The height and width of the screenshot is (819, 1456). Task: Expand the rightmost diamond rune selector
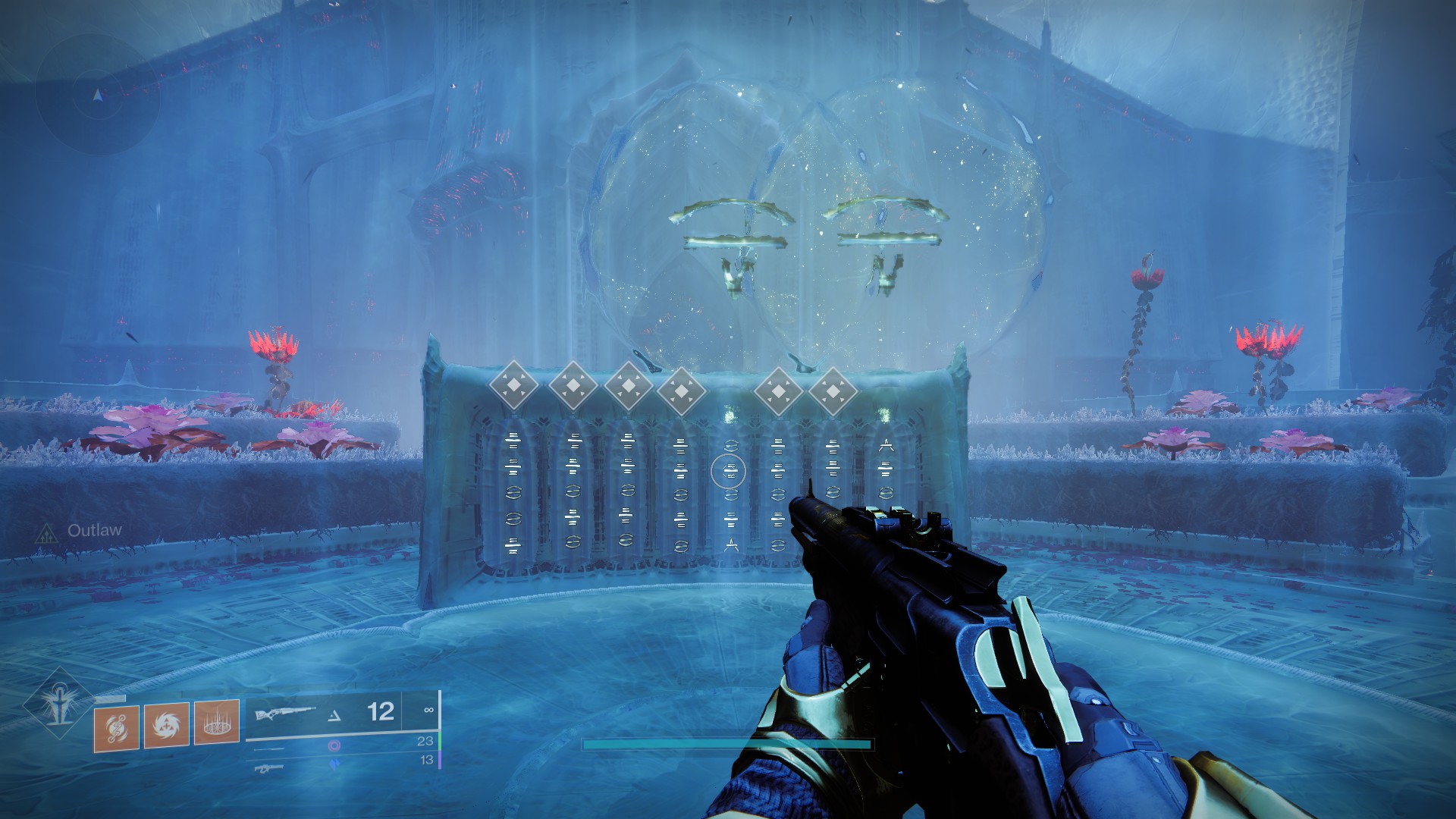tap(833, 390)
